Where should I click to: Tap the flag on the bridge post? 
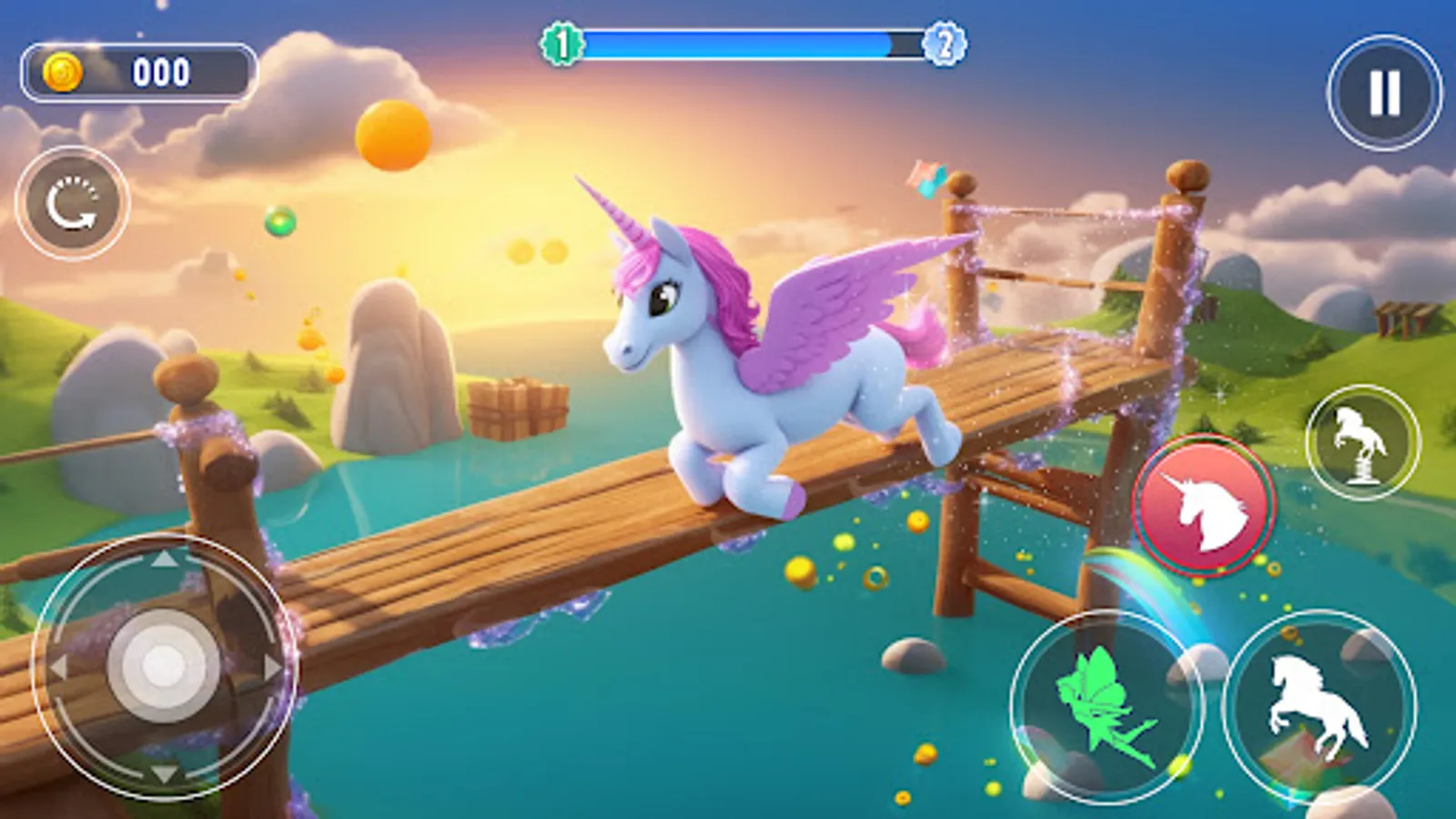coord(925,176)
